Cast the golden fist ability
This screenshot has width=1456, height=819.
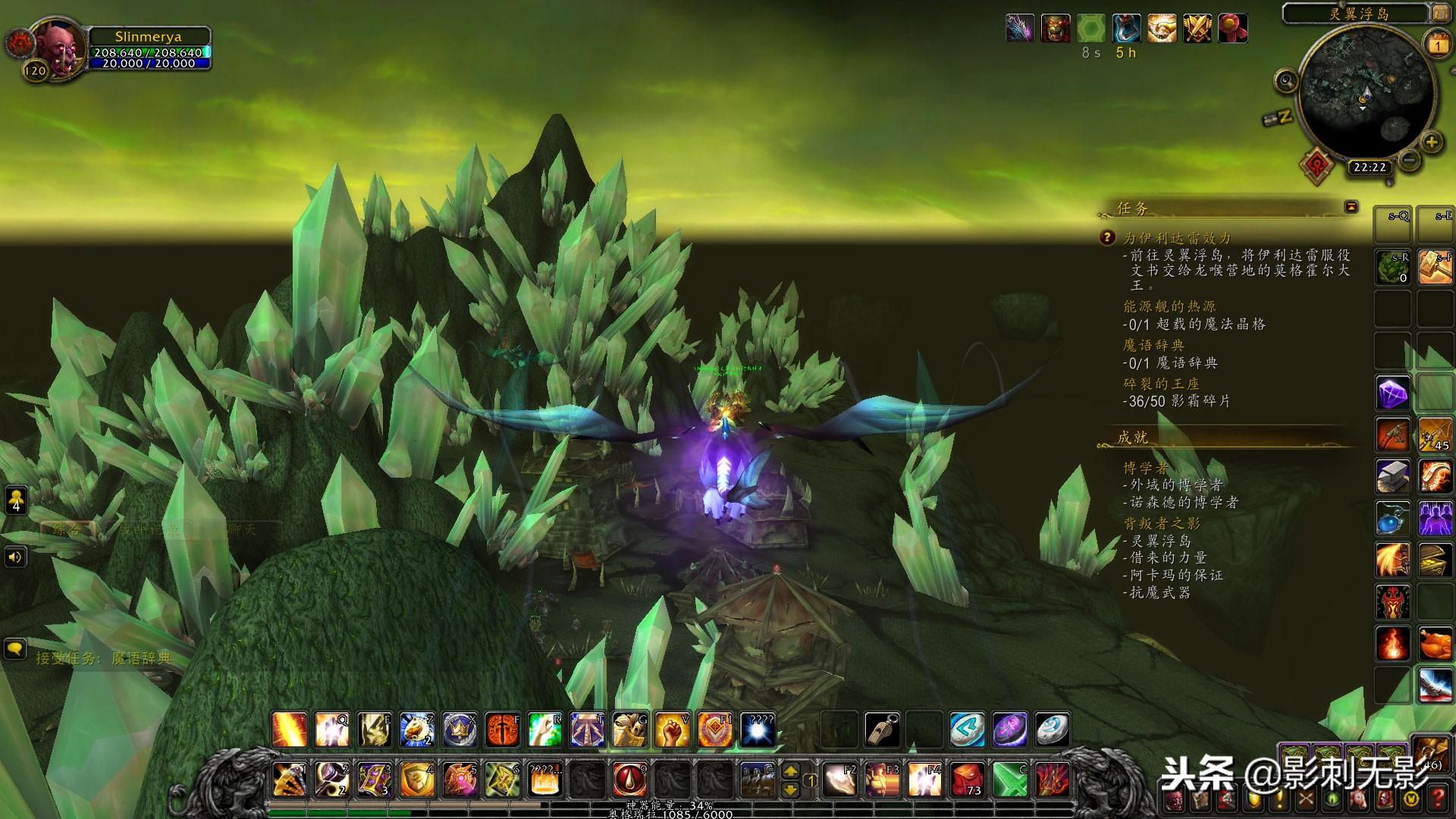click(x=672, y=729)
